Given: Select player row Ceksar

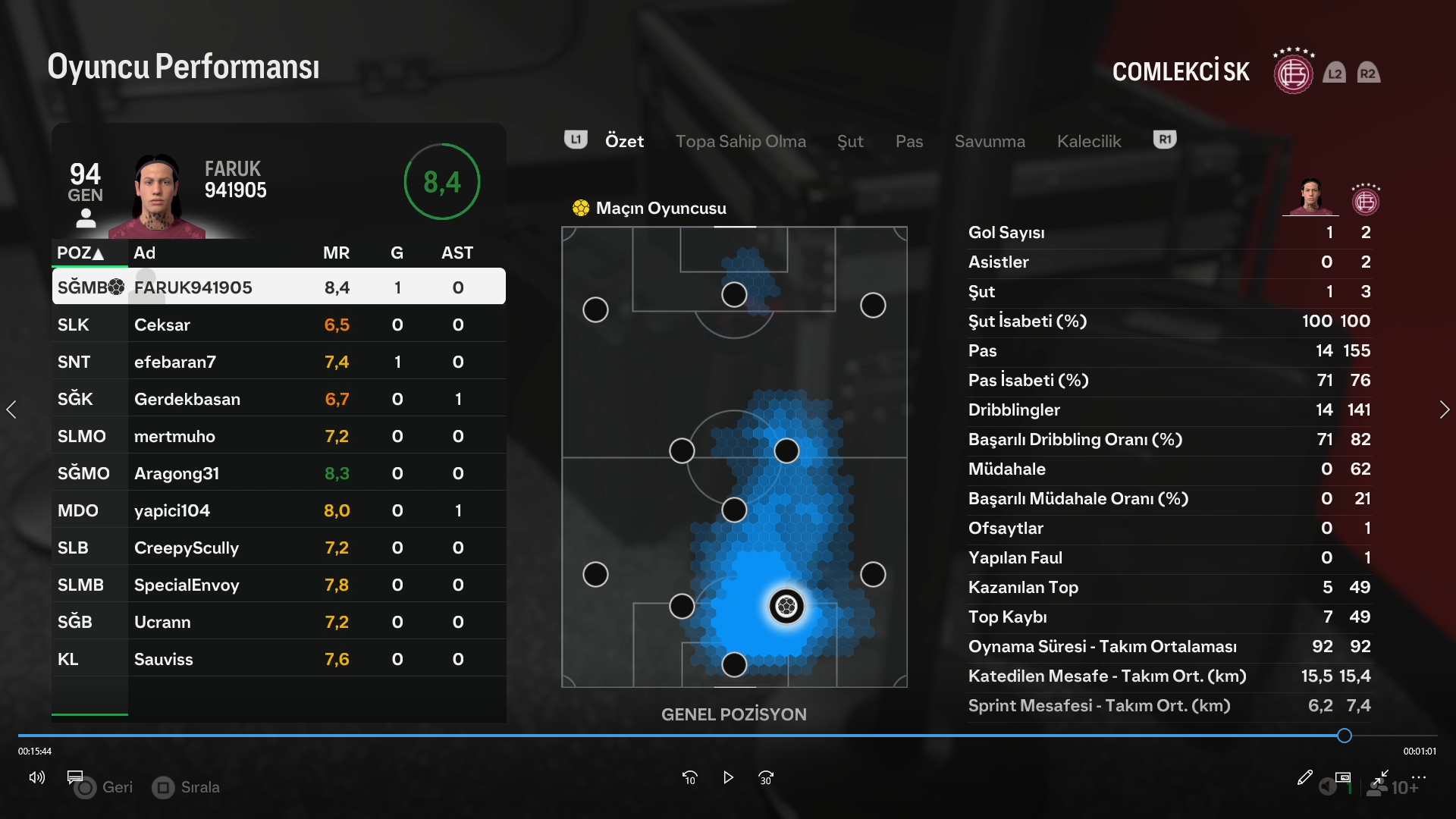Looking at the screenshot, I should click(x=278, y=325).
